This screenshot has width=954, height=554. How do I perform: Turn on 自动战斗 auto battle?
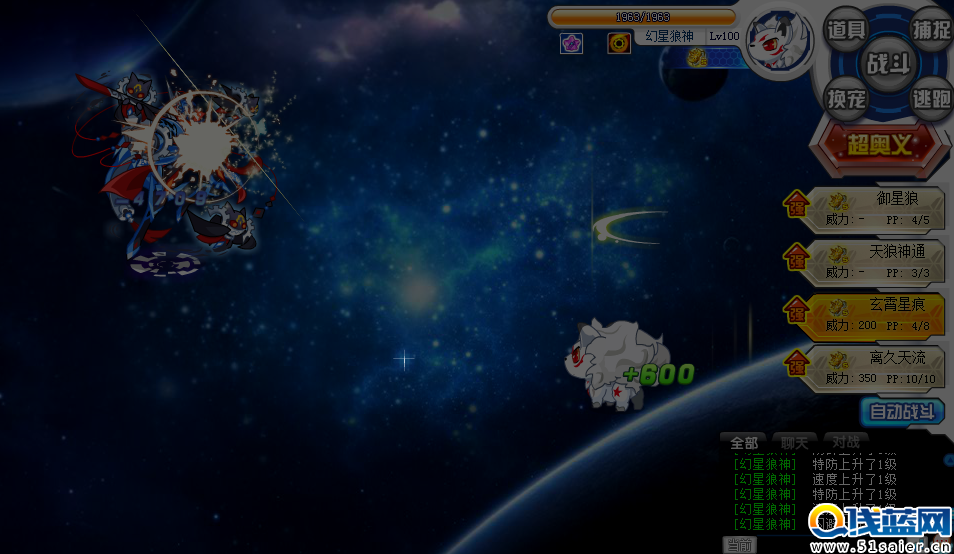click(x=902, y=411)
